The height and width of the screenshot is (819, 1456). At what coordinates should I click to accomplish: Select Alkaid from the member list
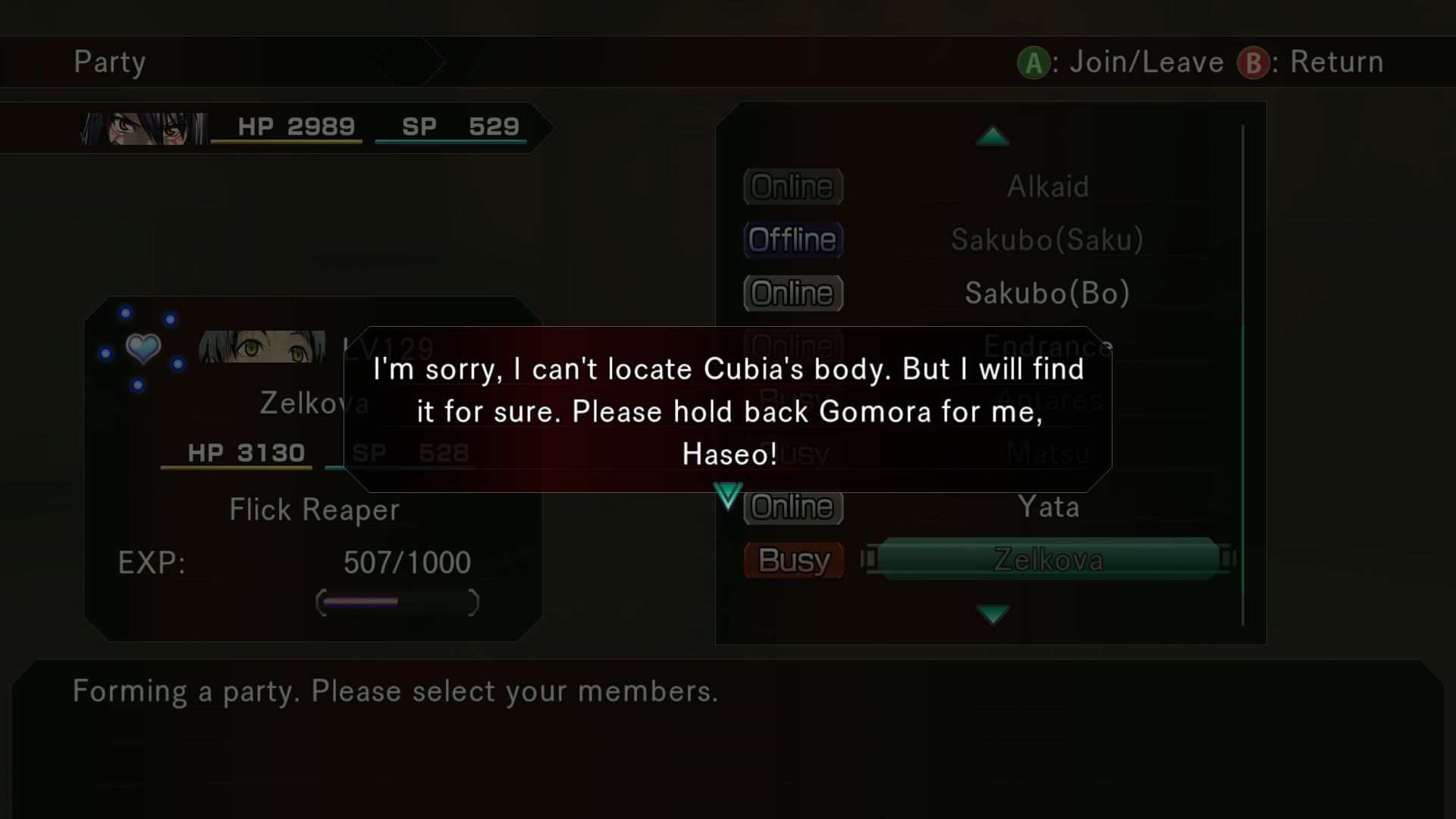(x=1047, y=187)
